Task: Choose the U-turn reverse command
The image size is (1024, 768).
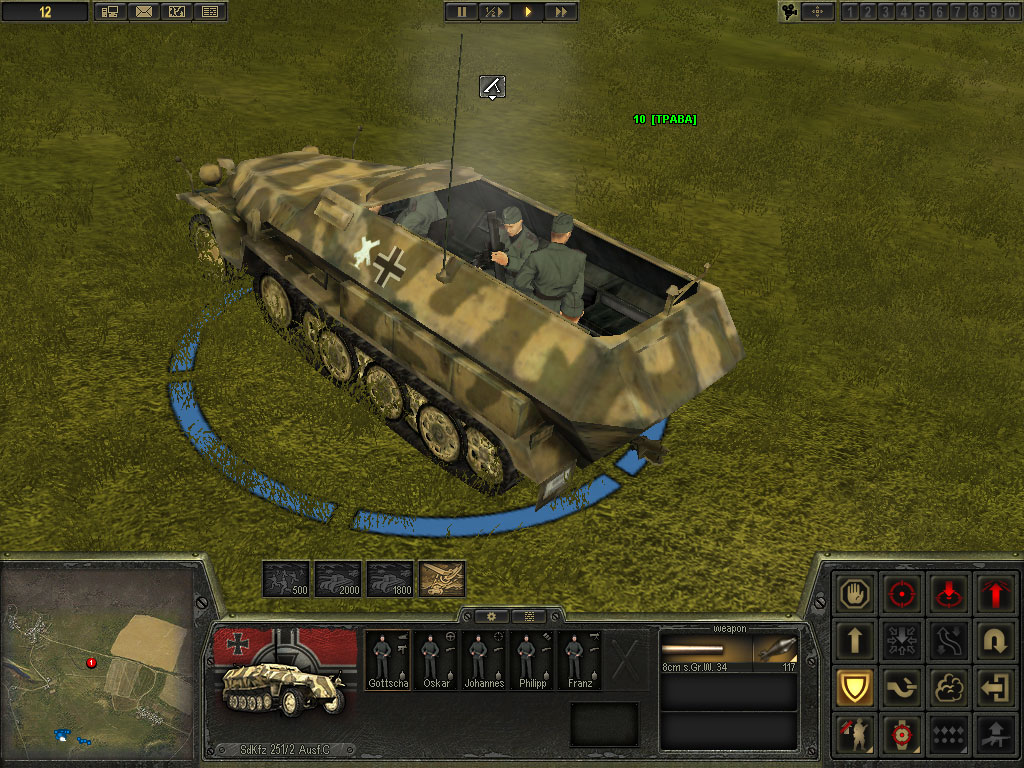Action: click(x=993, y=641)
